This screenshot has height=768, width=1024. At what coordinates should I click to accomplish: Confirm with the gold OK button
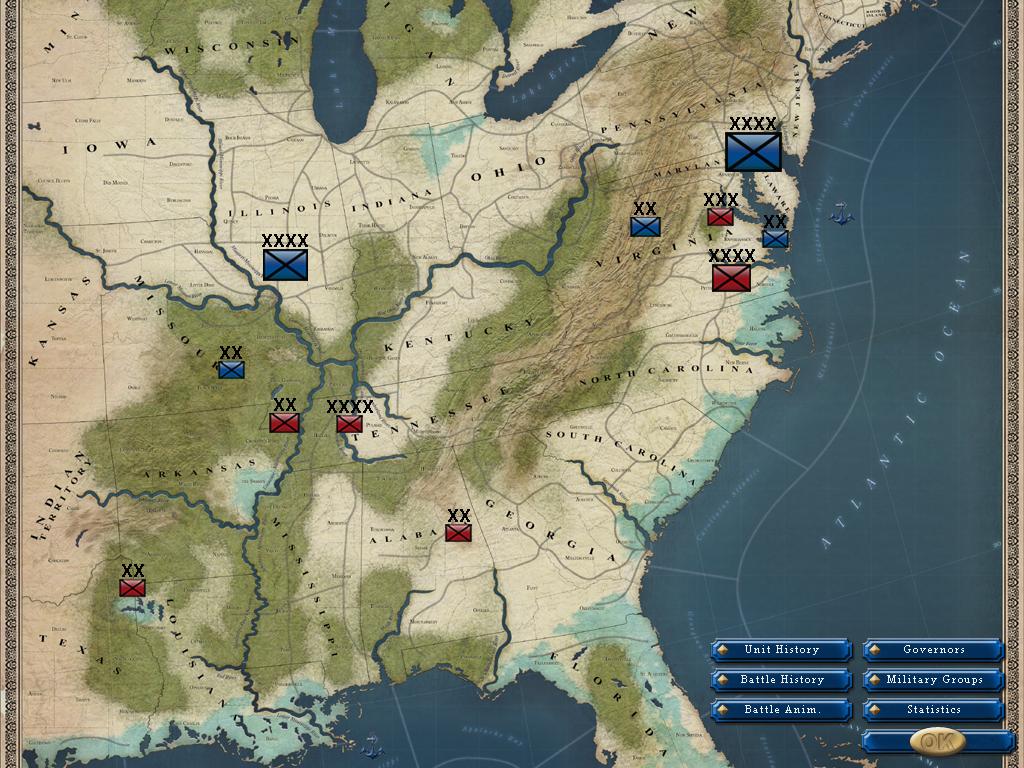pyautogui.click(x=937, y=741)
